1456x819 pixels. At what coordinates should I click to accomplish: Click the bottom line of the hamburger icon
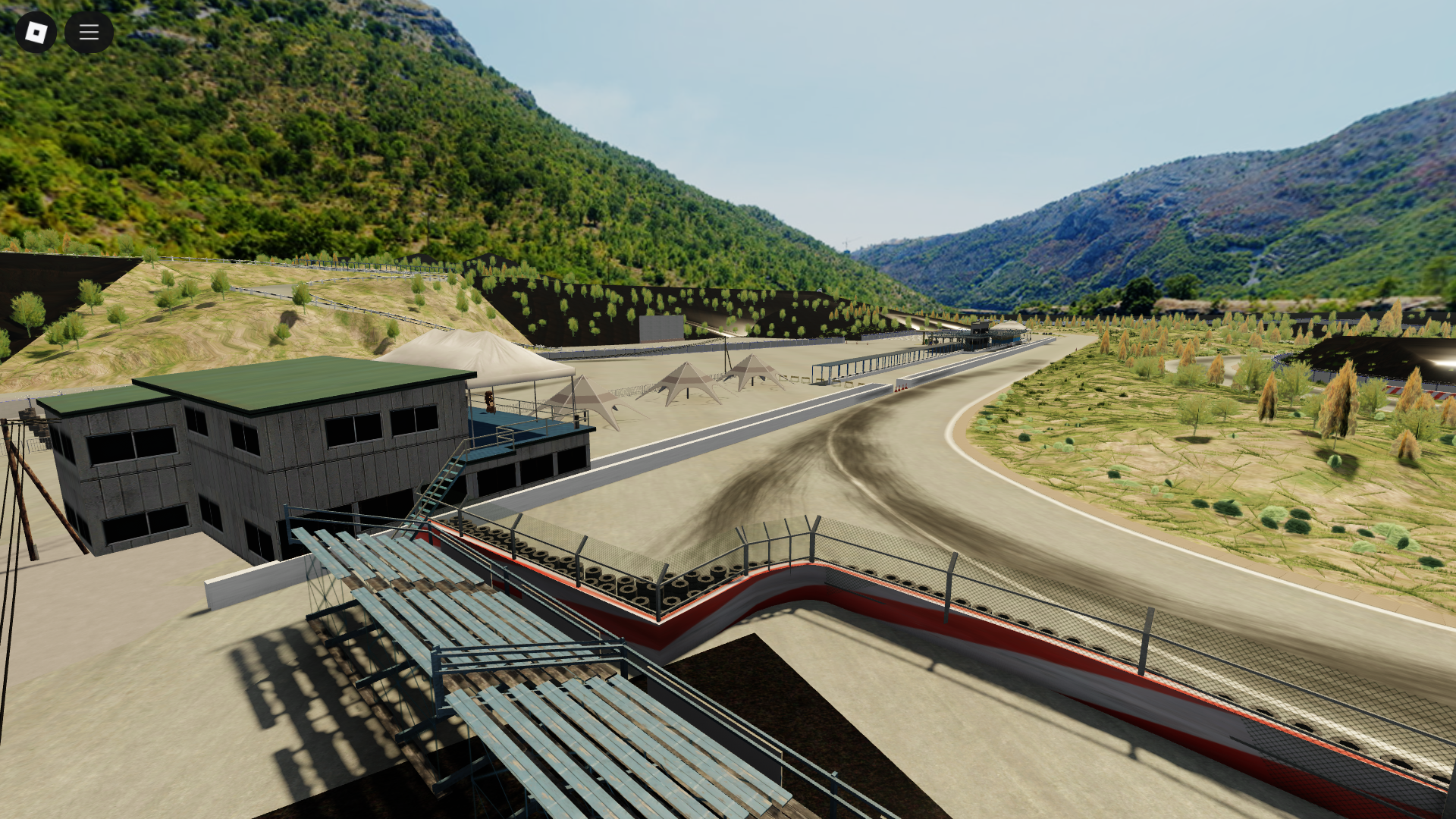(x=89, y=38)
